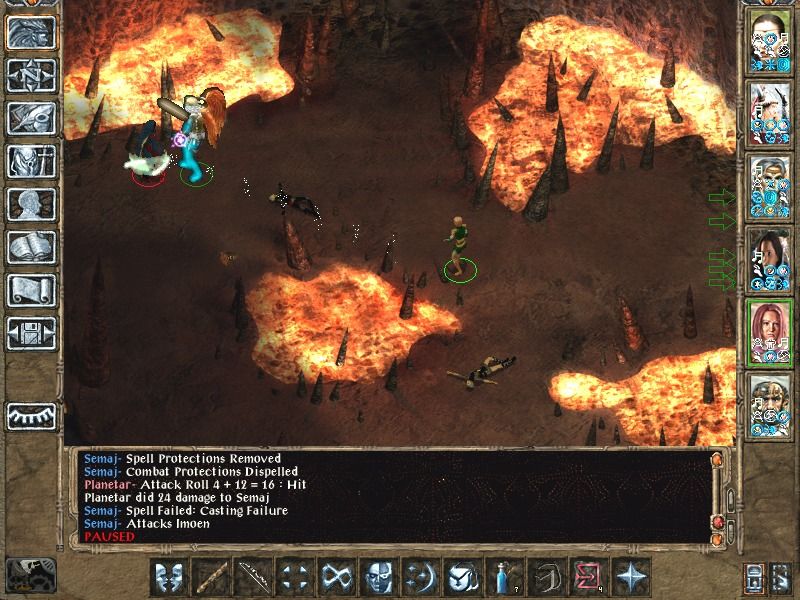The height and width of the screenshot is (600, 800).
Task: Open the journal from the sidebar
Action: coord(30,118)
